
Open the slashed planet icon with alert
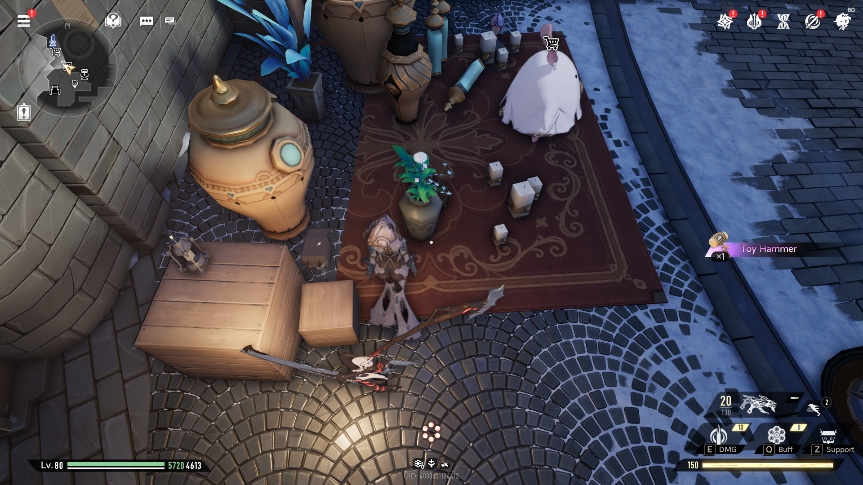[x=813, y=21]
